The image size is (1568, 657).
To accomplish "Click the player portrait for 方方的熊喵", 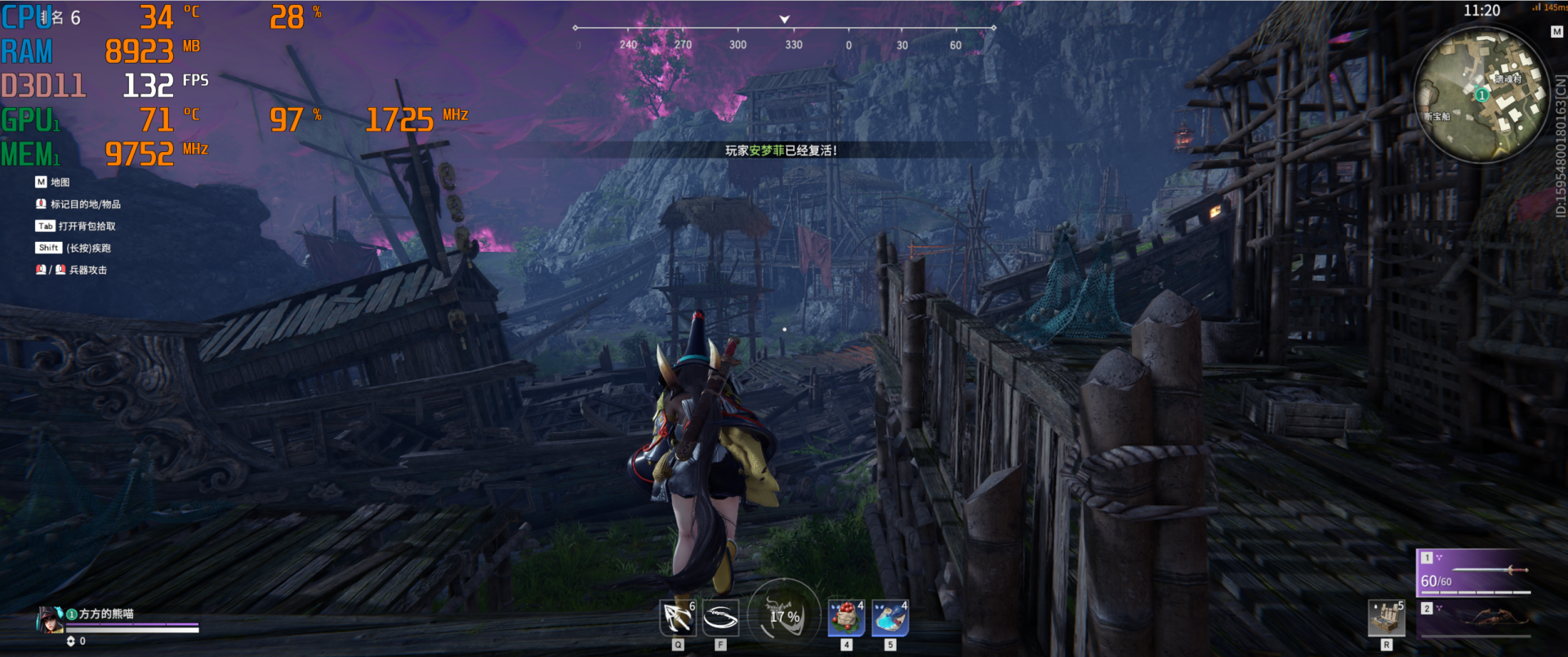I will 50,620.
